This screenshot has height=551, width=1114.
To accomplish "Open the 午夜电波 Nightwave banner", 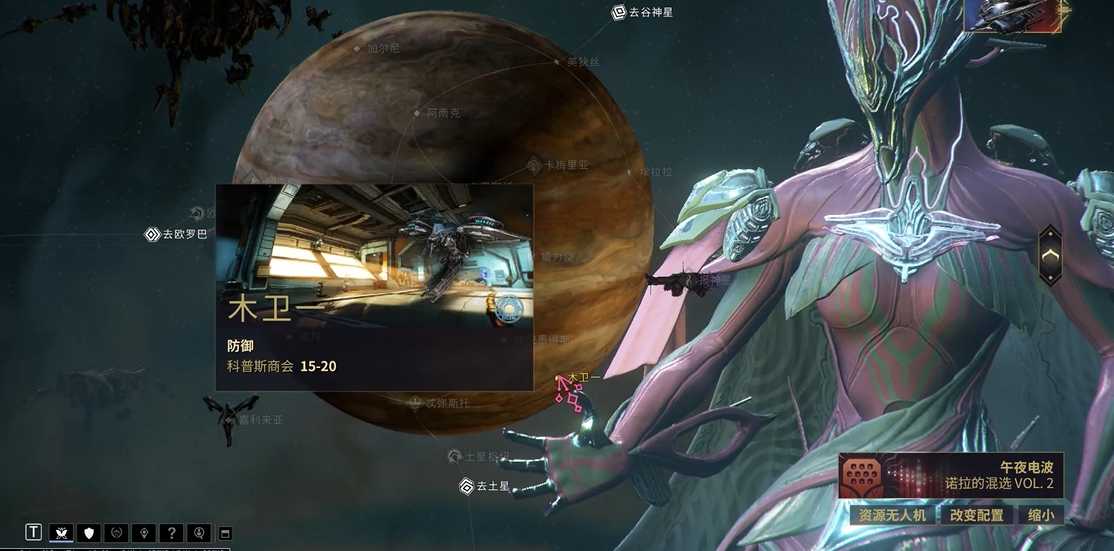I will click(x=950, y=475).
